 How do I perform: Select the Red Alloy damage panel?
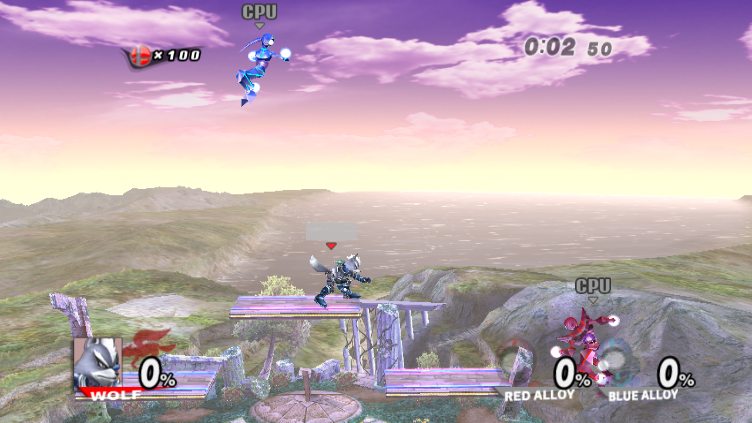coord(547,376)
